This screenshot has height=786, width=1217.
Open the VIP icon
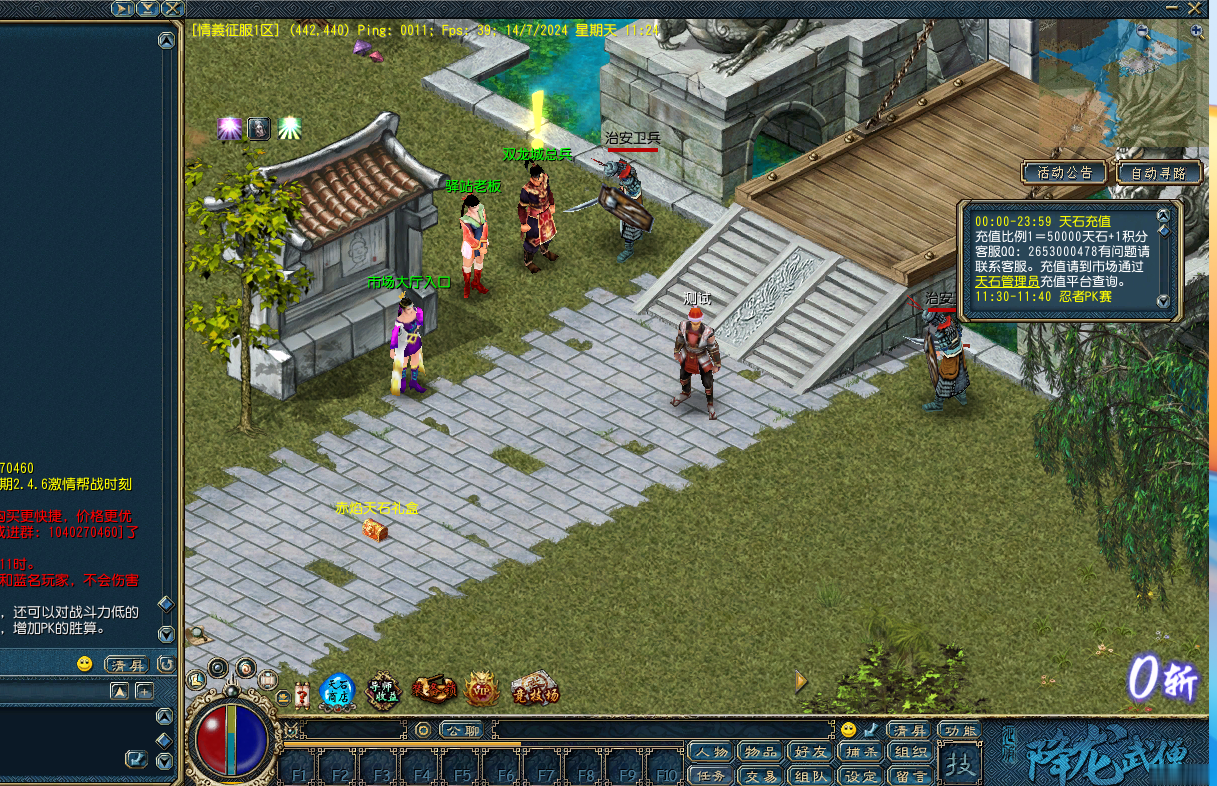pyautogui.click(x=482, y=691)
